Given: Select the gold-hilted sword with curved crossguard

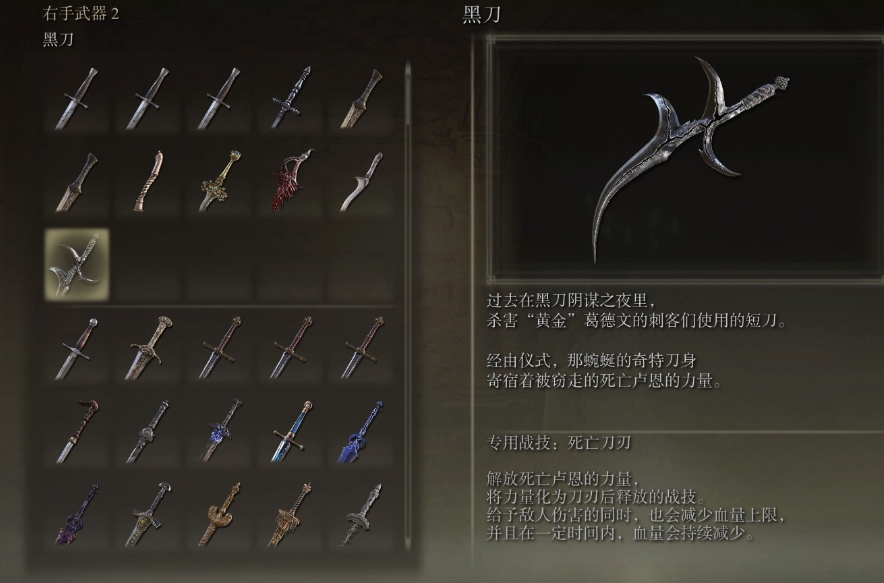Looking at the screenshot, I should pyautogui.click(x=149, y=347).
